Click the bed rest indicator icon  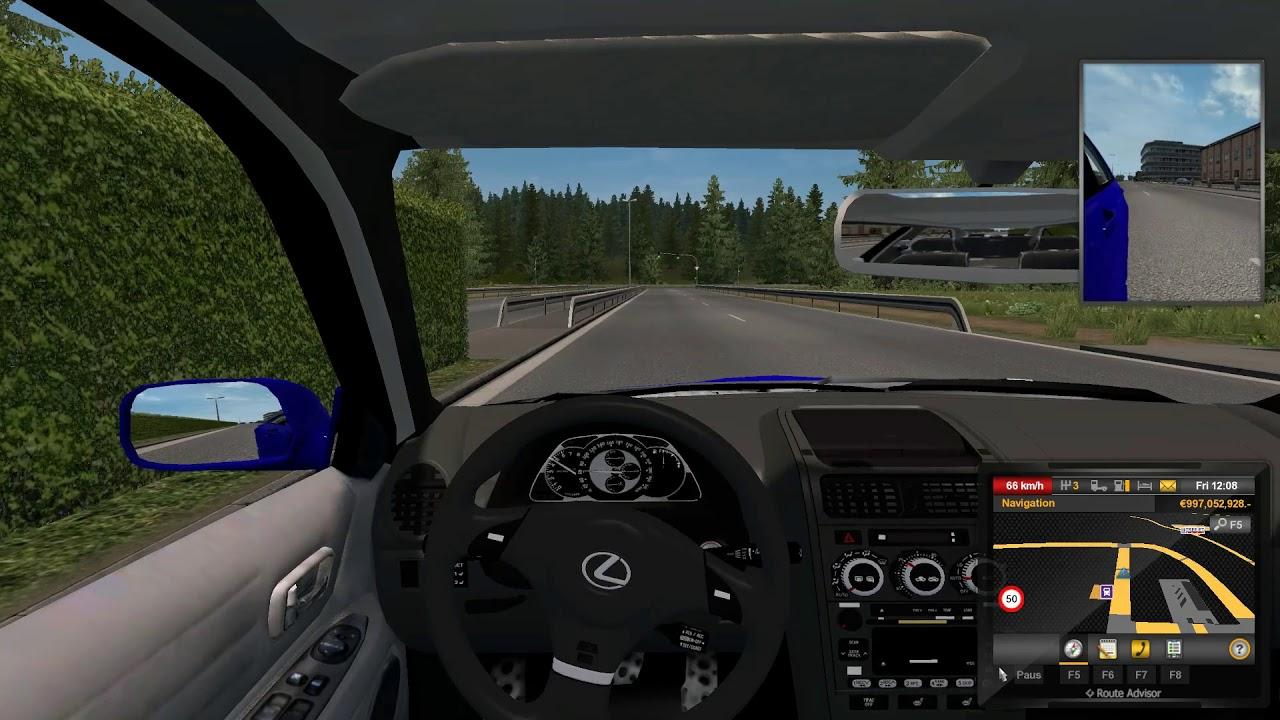coord(1144,486)
